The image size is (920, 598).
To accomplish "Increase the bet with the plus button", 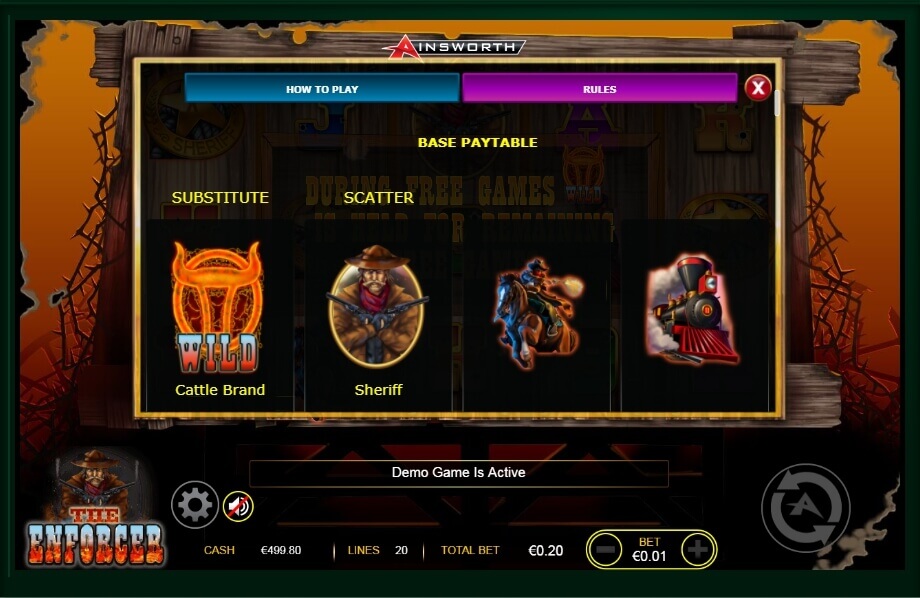I will coord(697,549).
